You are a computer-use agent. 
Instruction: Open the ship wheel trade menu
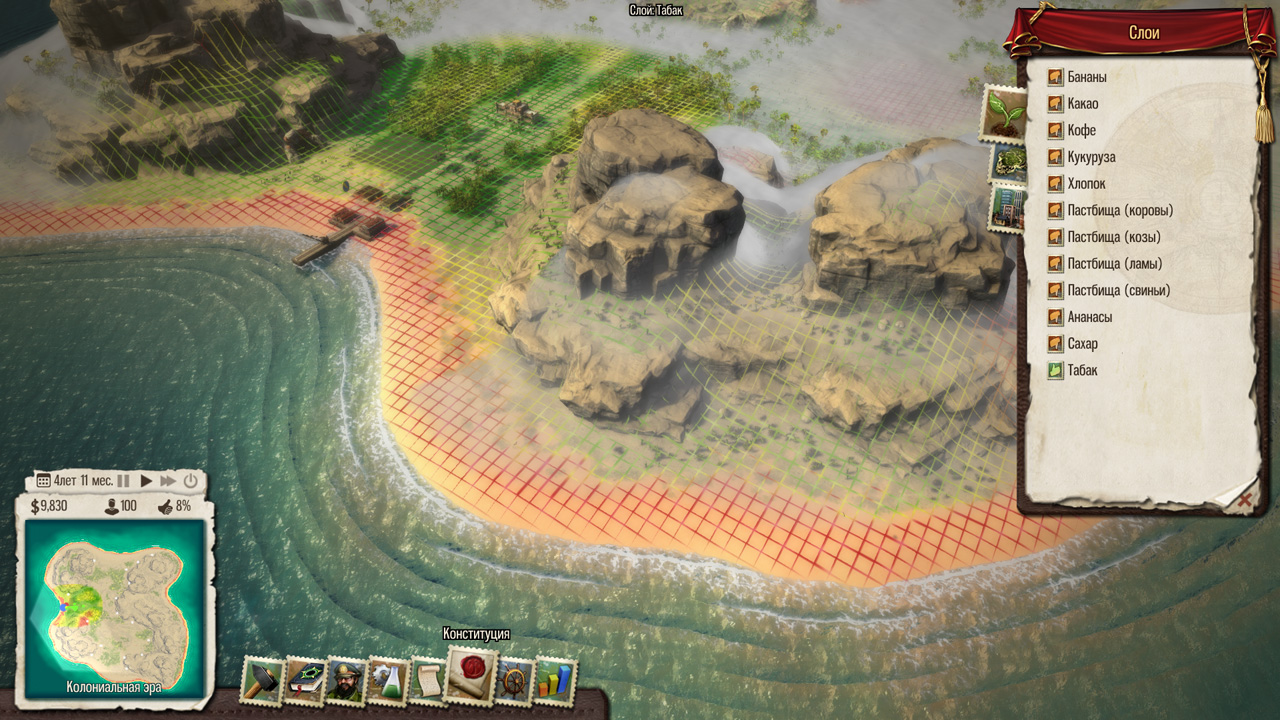[514, 681]
